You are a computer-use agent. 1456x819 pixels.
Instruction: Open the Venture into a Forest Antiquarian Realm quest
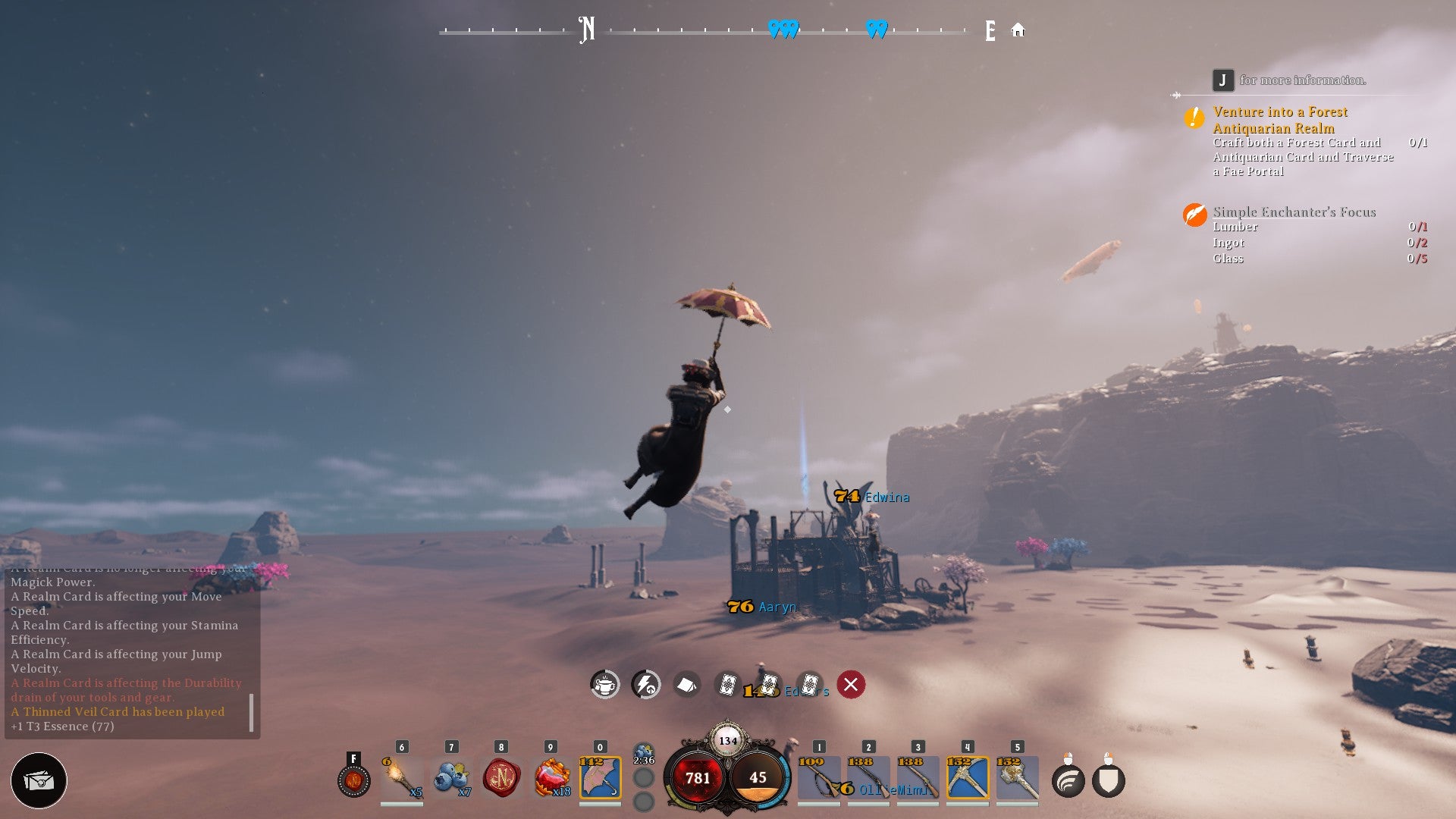tap(1280, 120)
